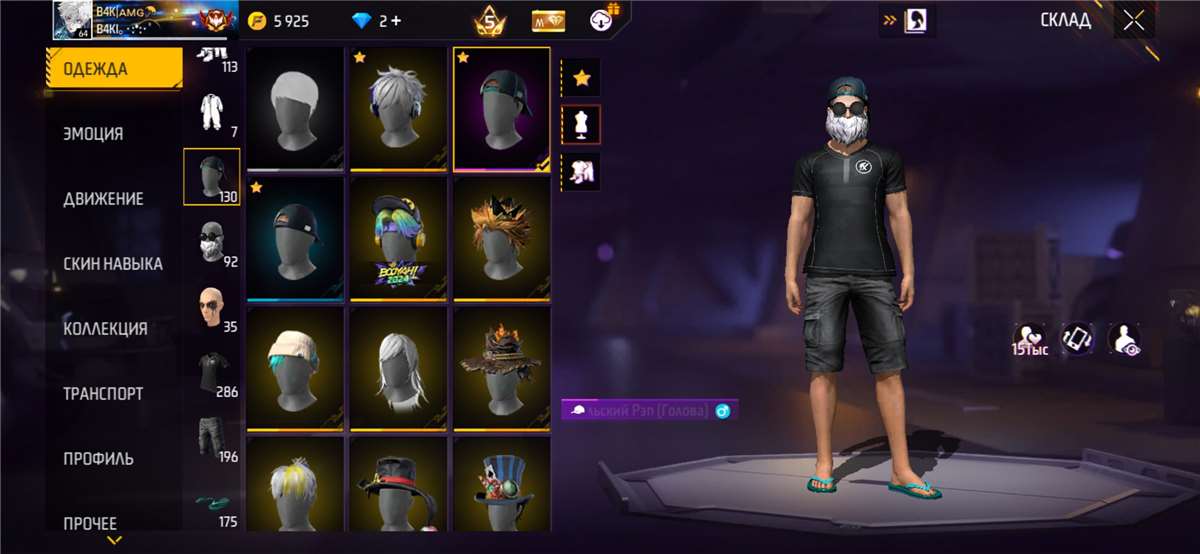Switch to the ЭМОЦИЯ tab

[x=94, y=134]
